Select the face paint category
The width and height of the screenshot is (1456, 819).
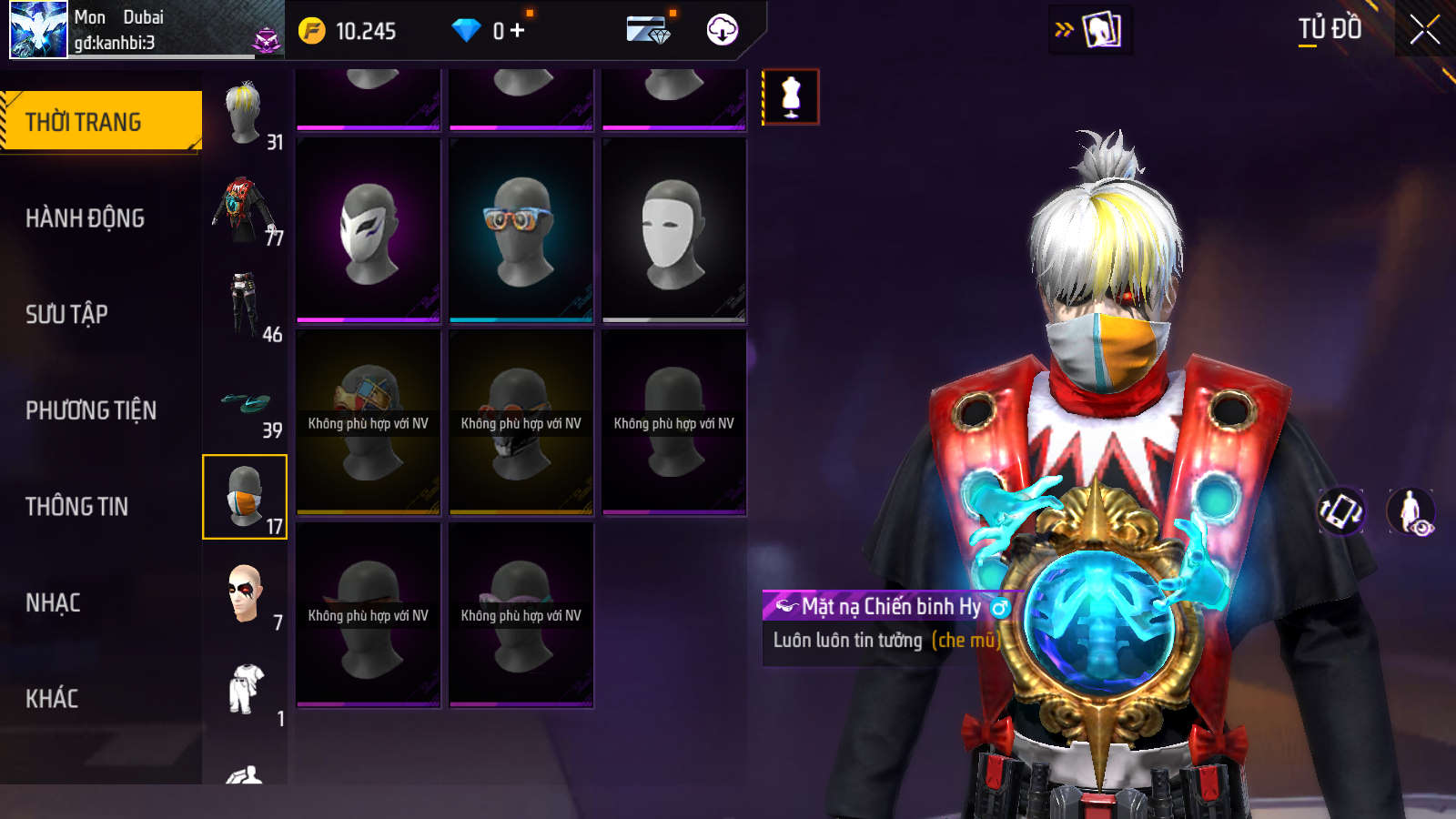point(245,594)
